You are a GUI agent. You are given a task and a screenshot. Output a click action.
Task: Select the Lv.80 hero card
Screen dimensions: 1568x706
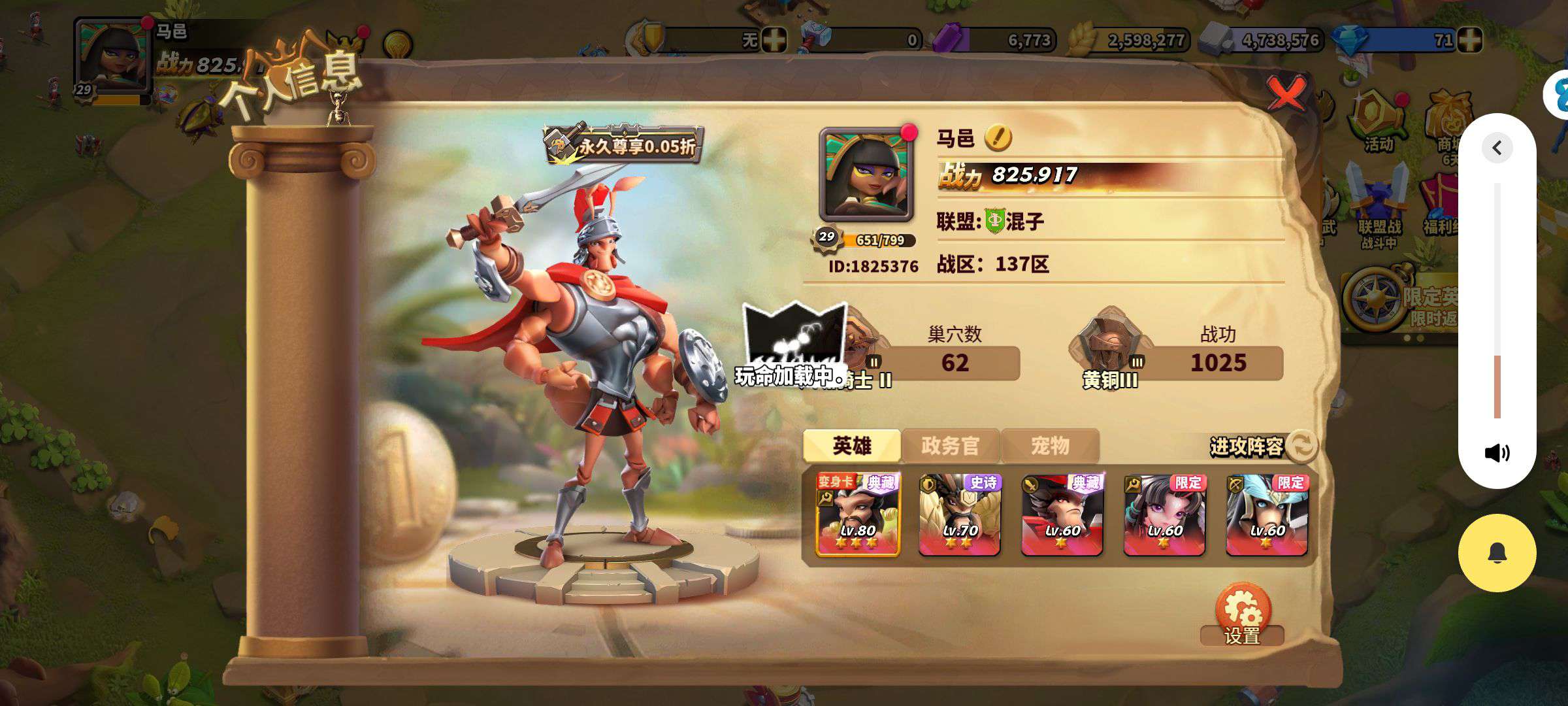tap(858, 514)
